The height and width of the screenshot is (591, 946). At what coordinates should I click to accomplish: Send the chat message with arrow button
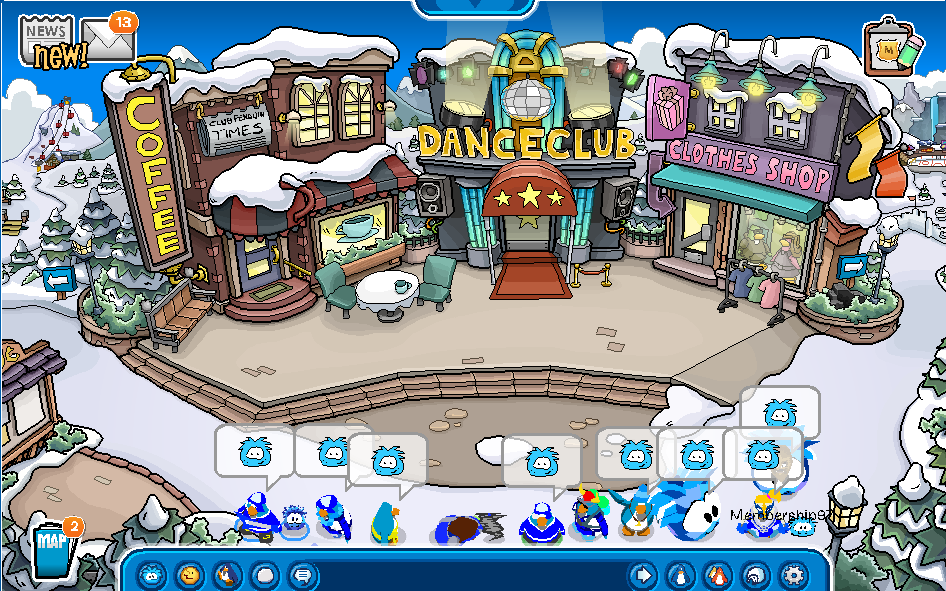pos(643,575)
